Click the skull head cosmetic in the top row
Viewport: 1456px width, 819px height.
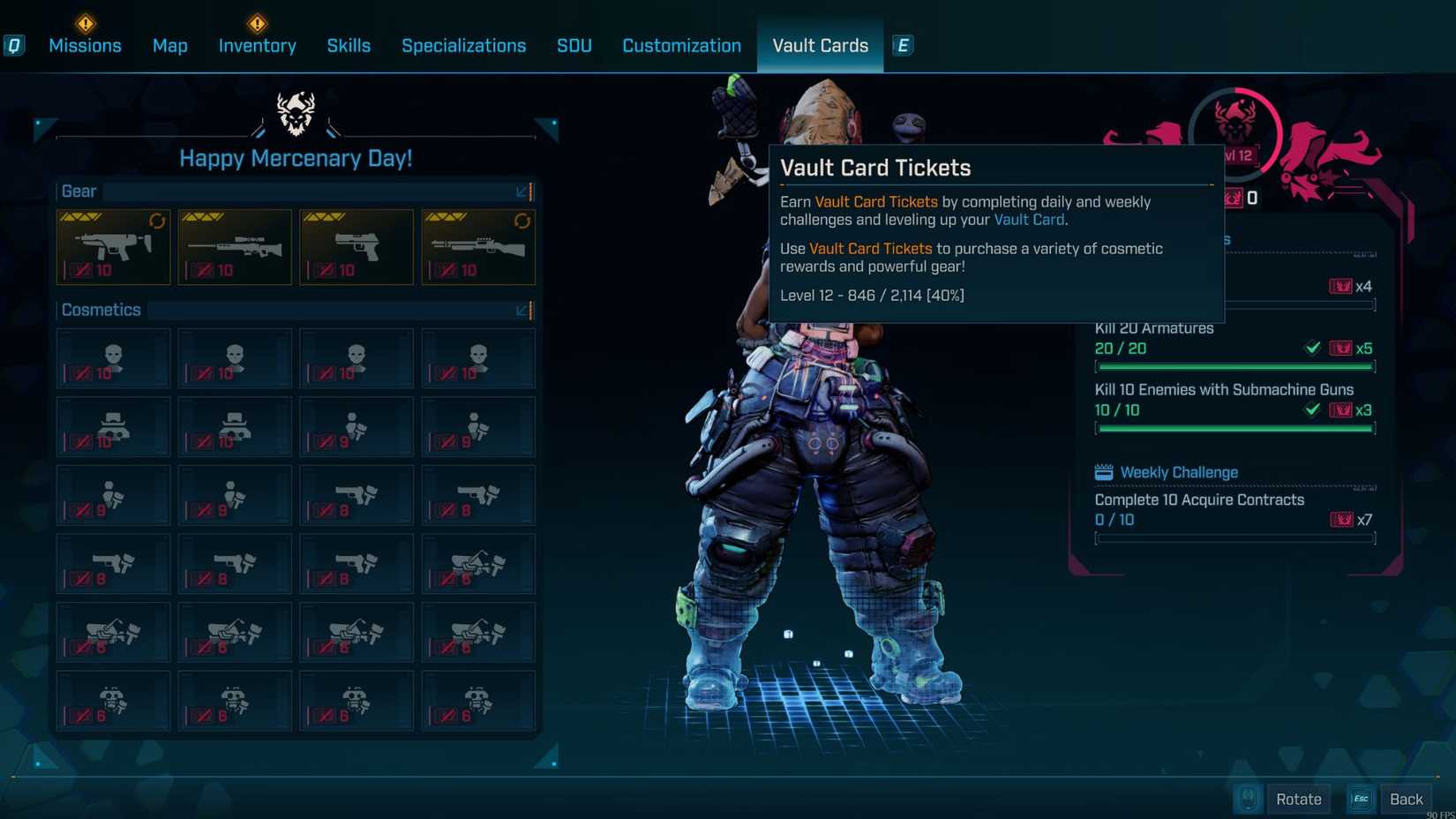(113, 358)
